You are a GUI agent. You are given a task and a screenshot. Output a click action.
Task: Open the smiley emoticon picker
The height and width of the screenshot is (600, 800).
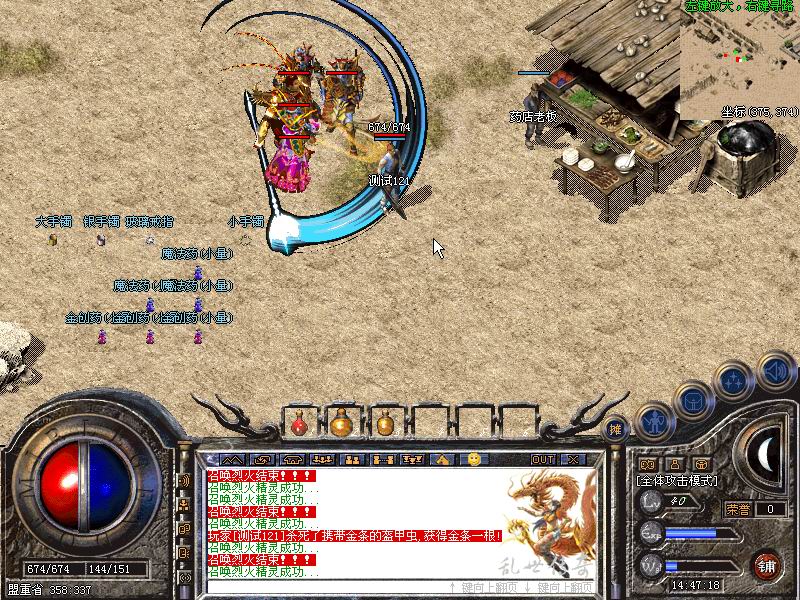tap(474, 459)
